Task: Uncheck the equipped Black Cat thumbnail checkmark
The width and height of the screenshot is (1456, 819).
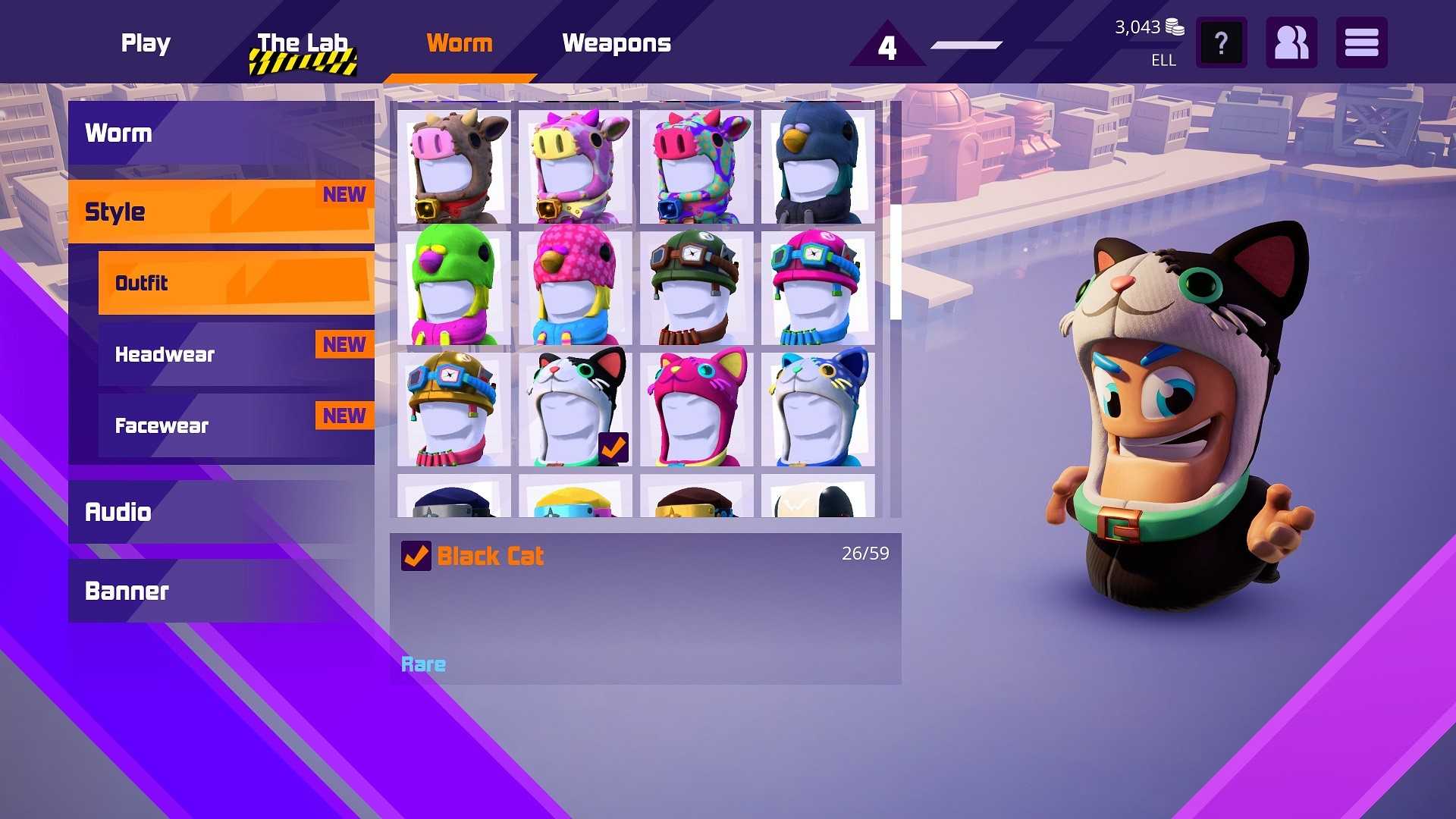Action: pos(614,448)
